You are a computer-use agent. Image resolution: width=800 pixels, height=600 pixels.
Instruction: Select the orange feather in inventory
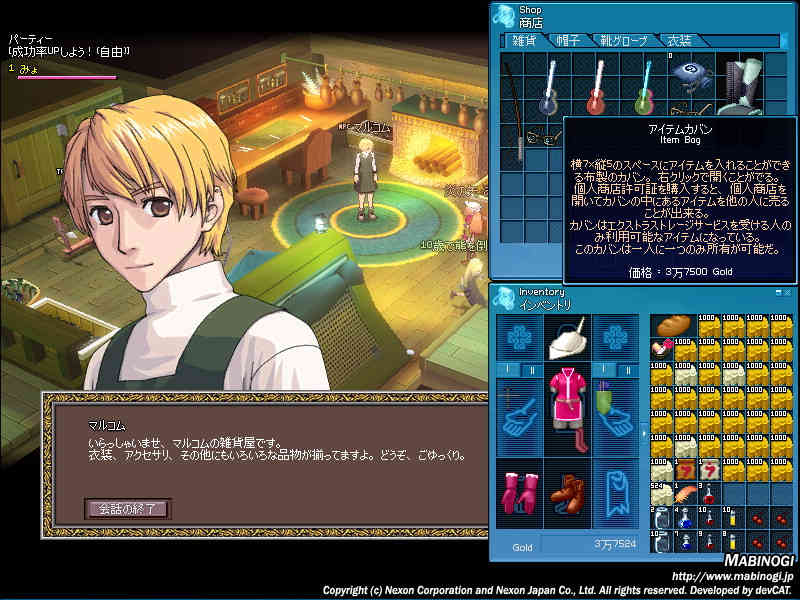pos(686,493)
